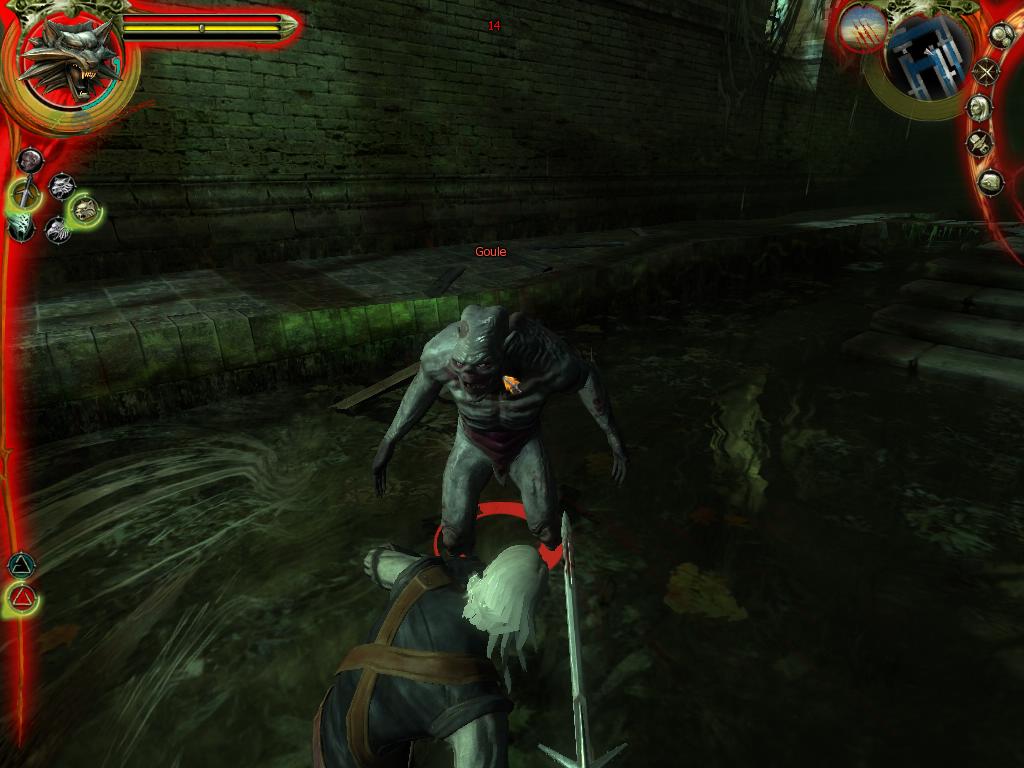
Task: Click the round dark icon above the sword
Action: (30, 160)
